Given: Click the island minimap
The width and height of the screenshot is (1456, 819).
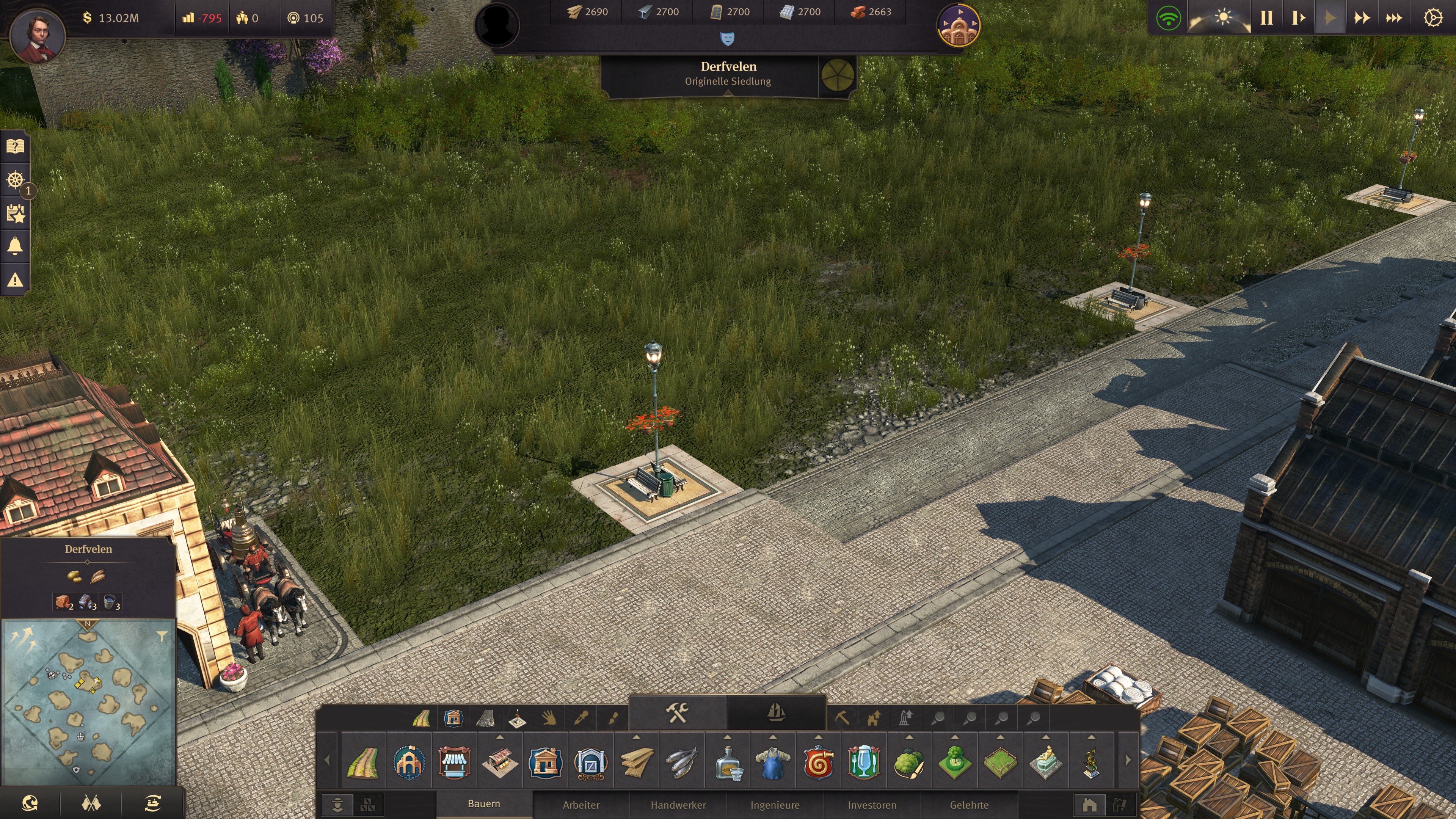Looking at the screenshot, I should coord(88,701).
